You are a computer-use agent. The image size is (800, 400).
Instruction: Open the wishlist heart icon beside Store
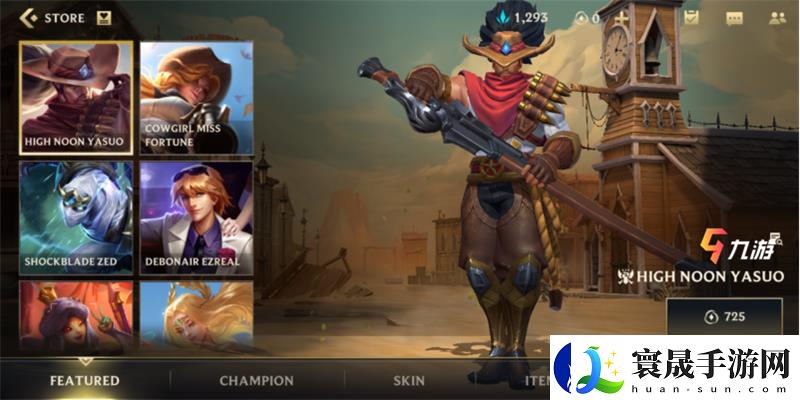[x=104, y=17]
